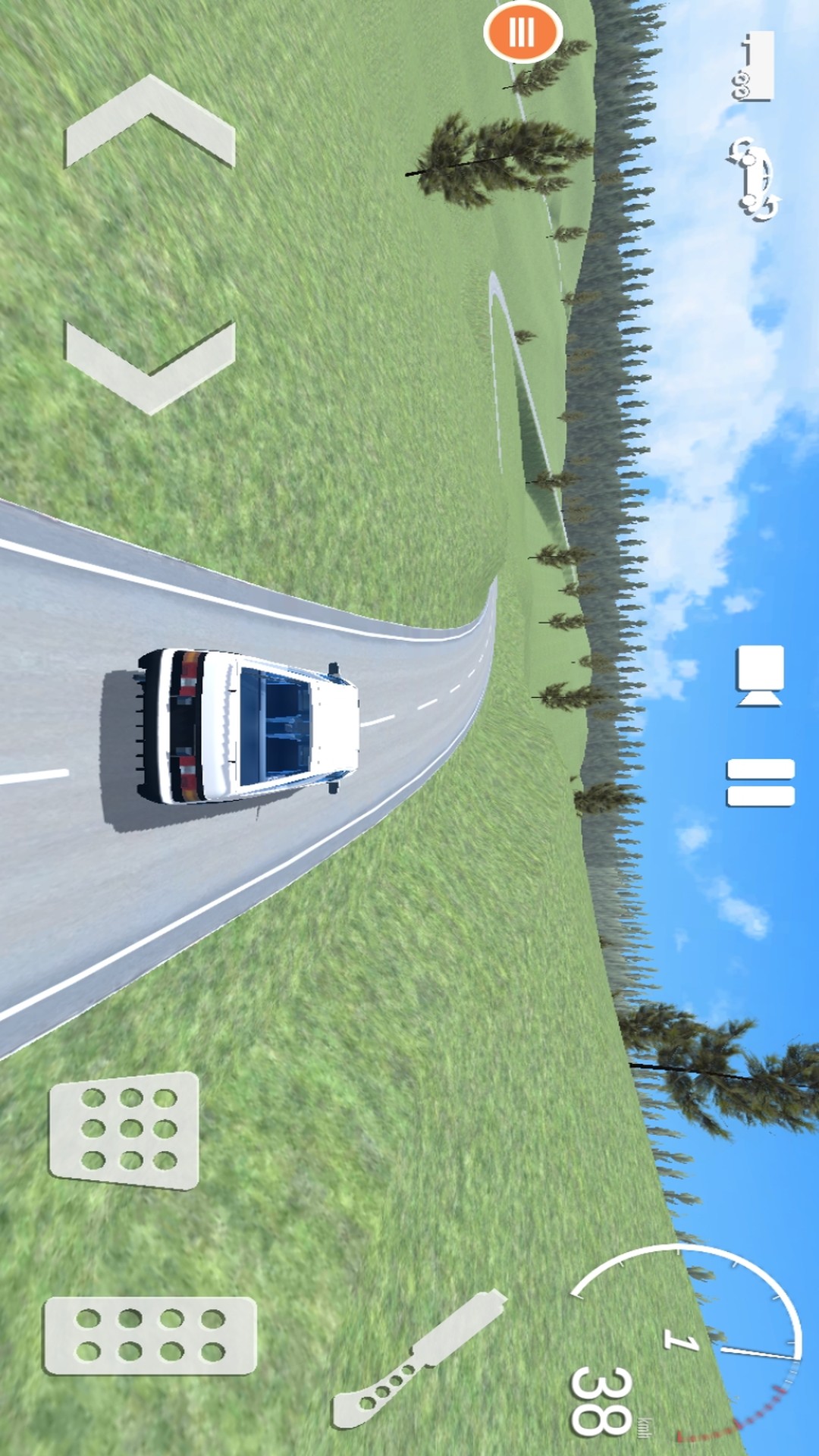The image size is (819, 1456).
Task: Step on the eight-hole gas pedal
Action: click(x=150, y=1335)
